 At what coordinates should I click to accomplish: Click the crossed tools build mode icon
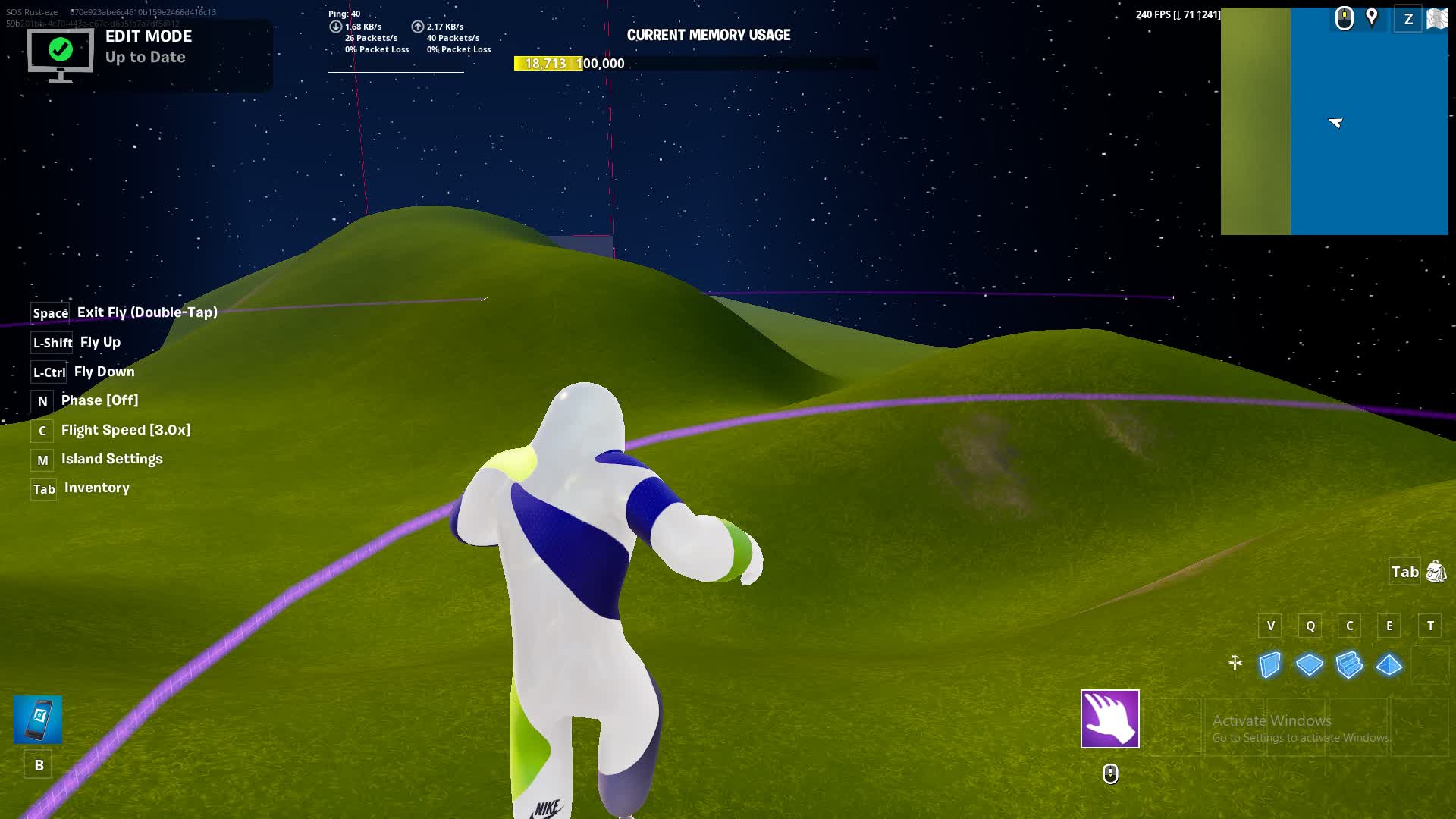[x=1235, y=664]
